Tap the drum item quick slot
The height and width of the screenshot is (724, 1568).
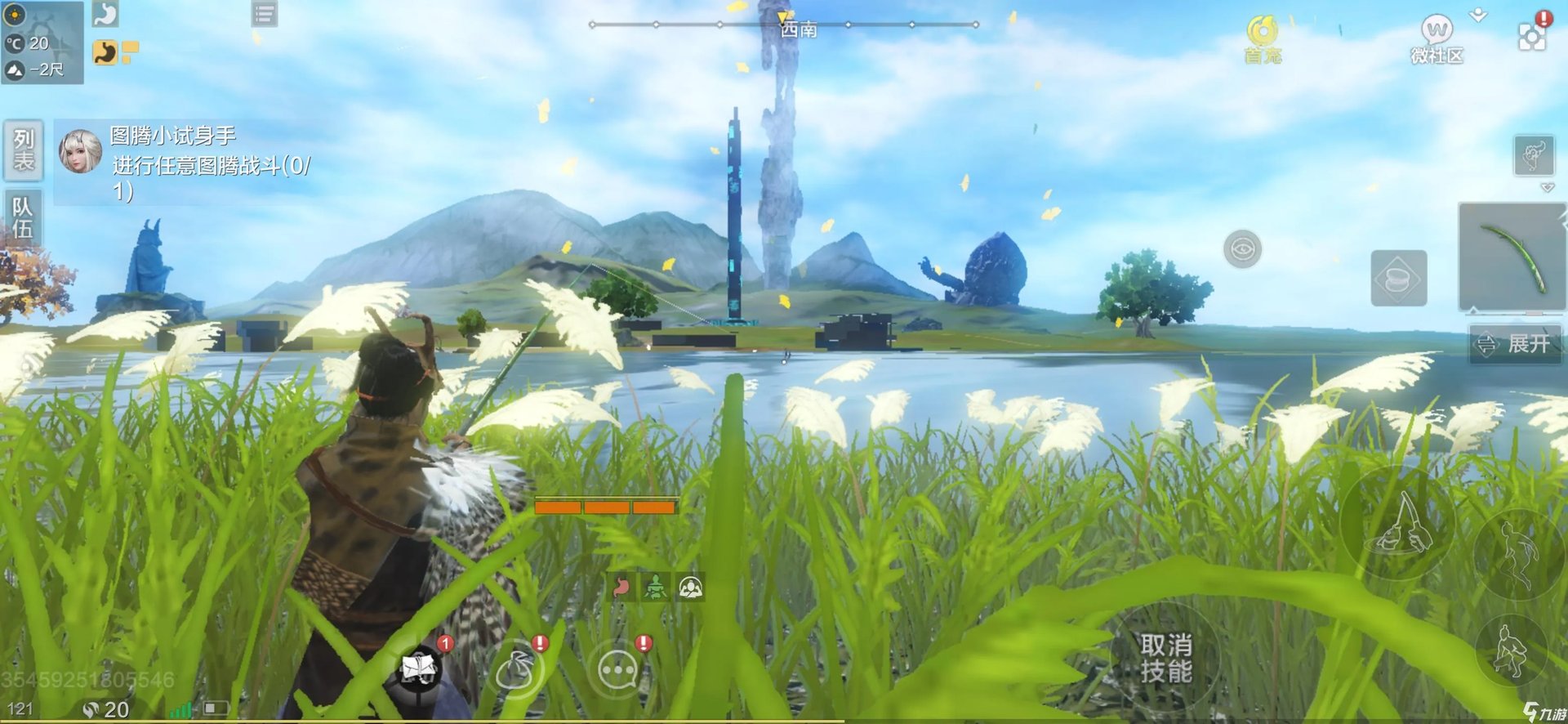(1398, 279)
